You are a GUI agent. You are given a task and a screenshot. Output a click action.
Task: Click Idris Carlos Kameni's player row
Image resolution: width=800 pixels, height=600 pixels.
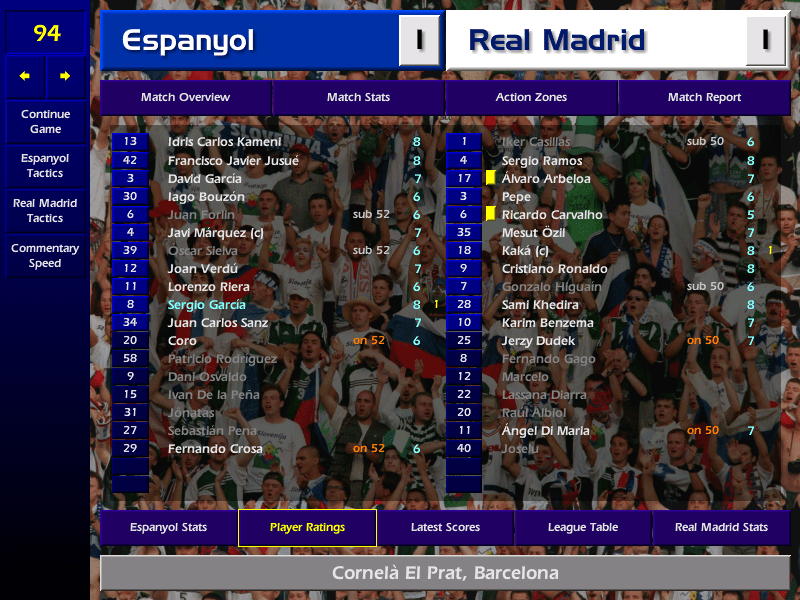pos(224,142)
